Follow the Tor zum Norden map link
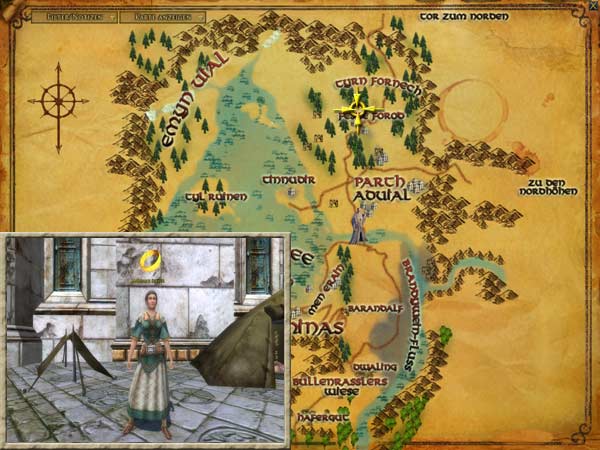600x450 pixels. coord(464,16)
